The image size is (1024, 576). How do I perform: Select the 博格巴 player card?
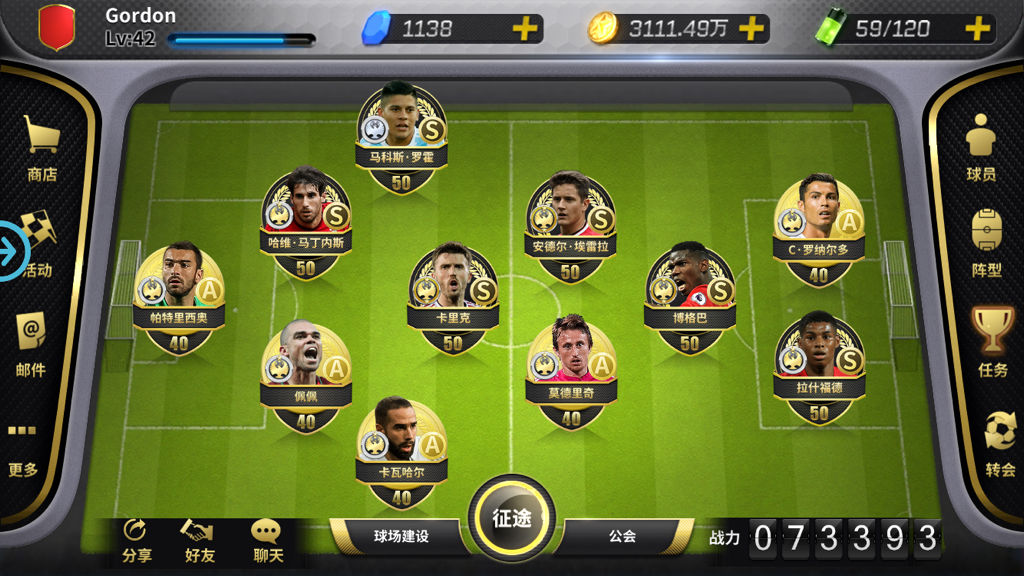690,297
